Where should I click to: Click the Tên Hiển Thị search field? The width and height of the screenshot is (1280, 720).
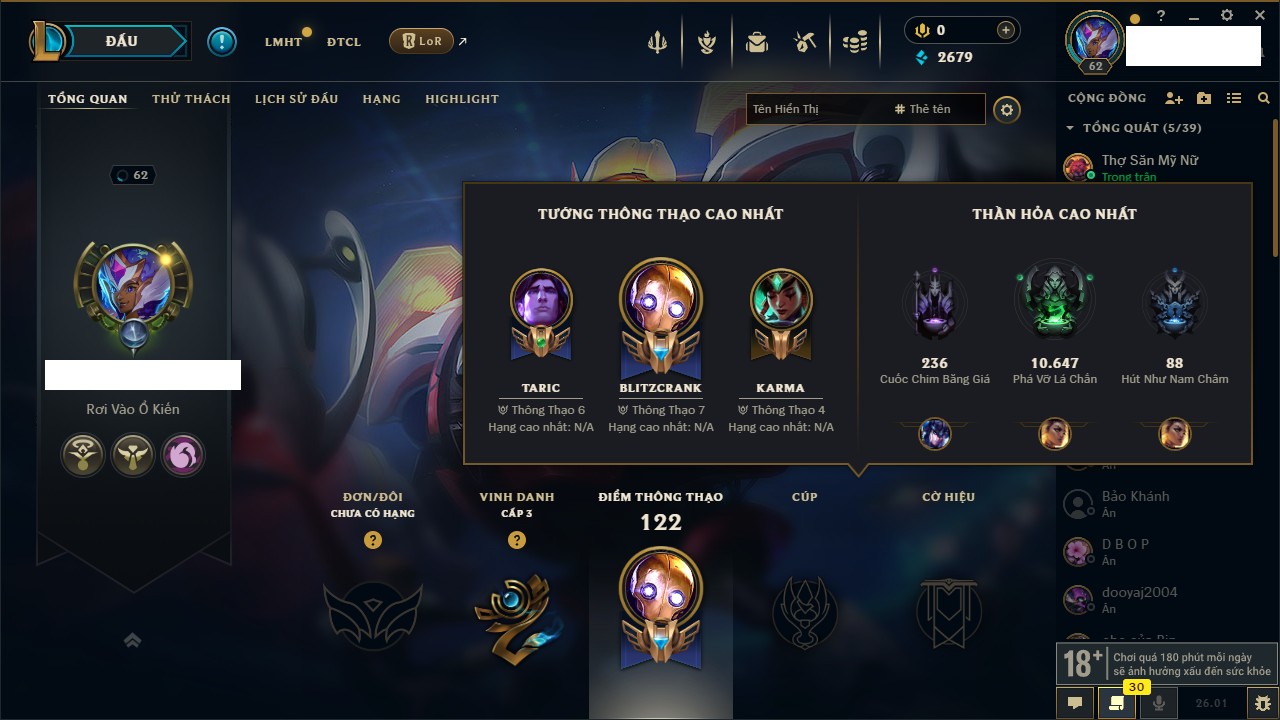pos(815,109)
